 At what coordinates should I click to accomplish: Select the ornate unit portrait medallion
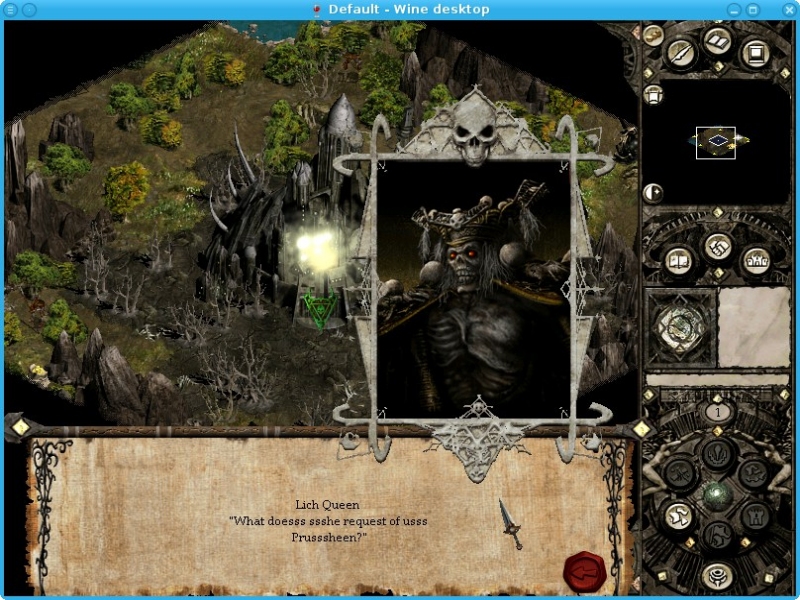coord(681,328)
